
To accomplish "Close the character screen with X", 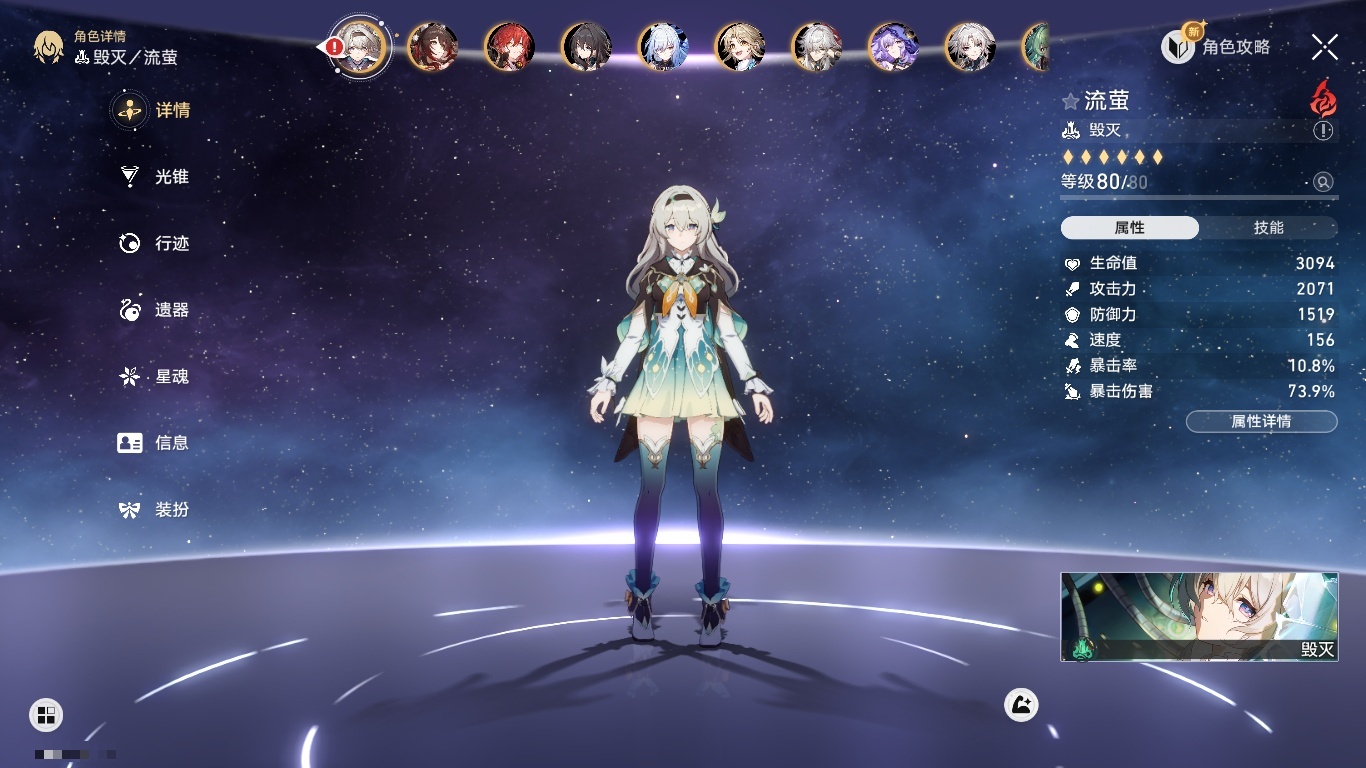I will coord(1325,46).
